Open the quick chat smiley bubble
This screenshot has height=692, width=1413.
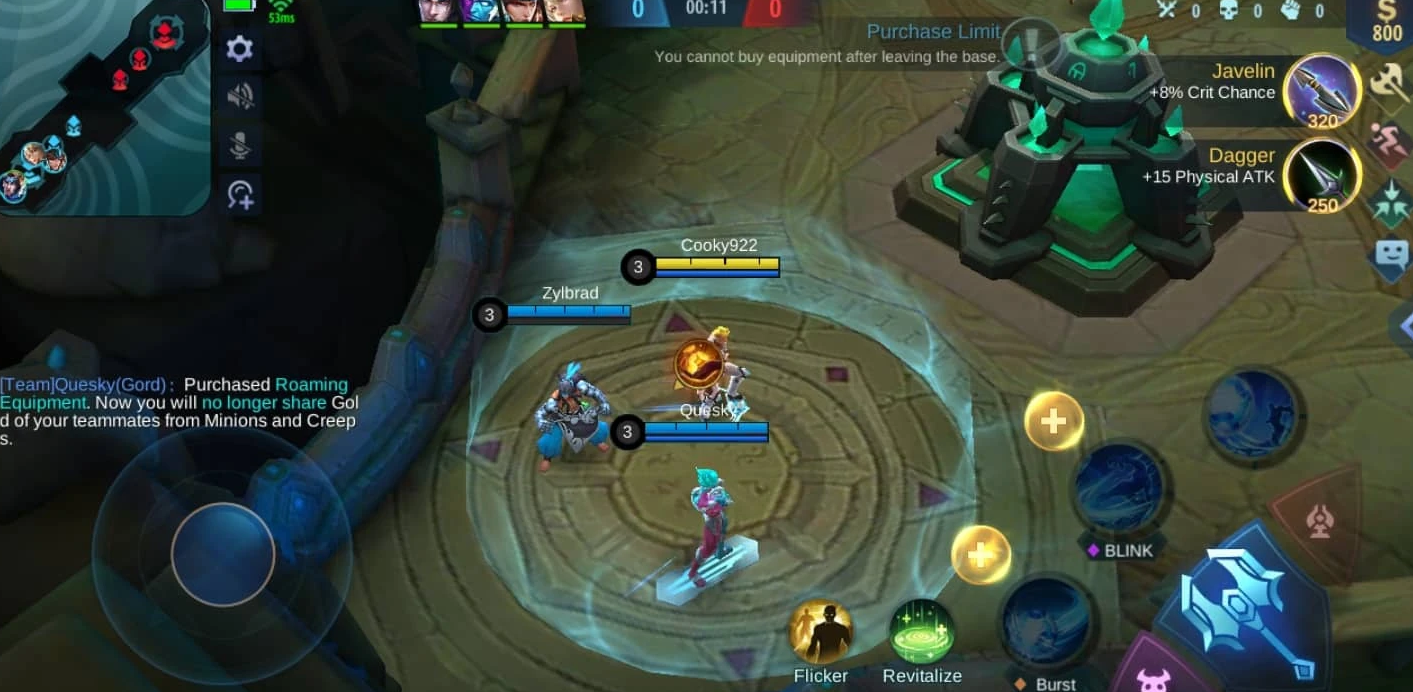tap(1391, 253)
